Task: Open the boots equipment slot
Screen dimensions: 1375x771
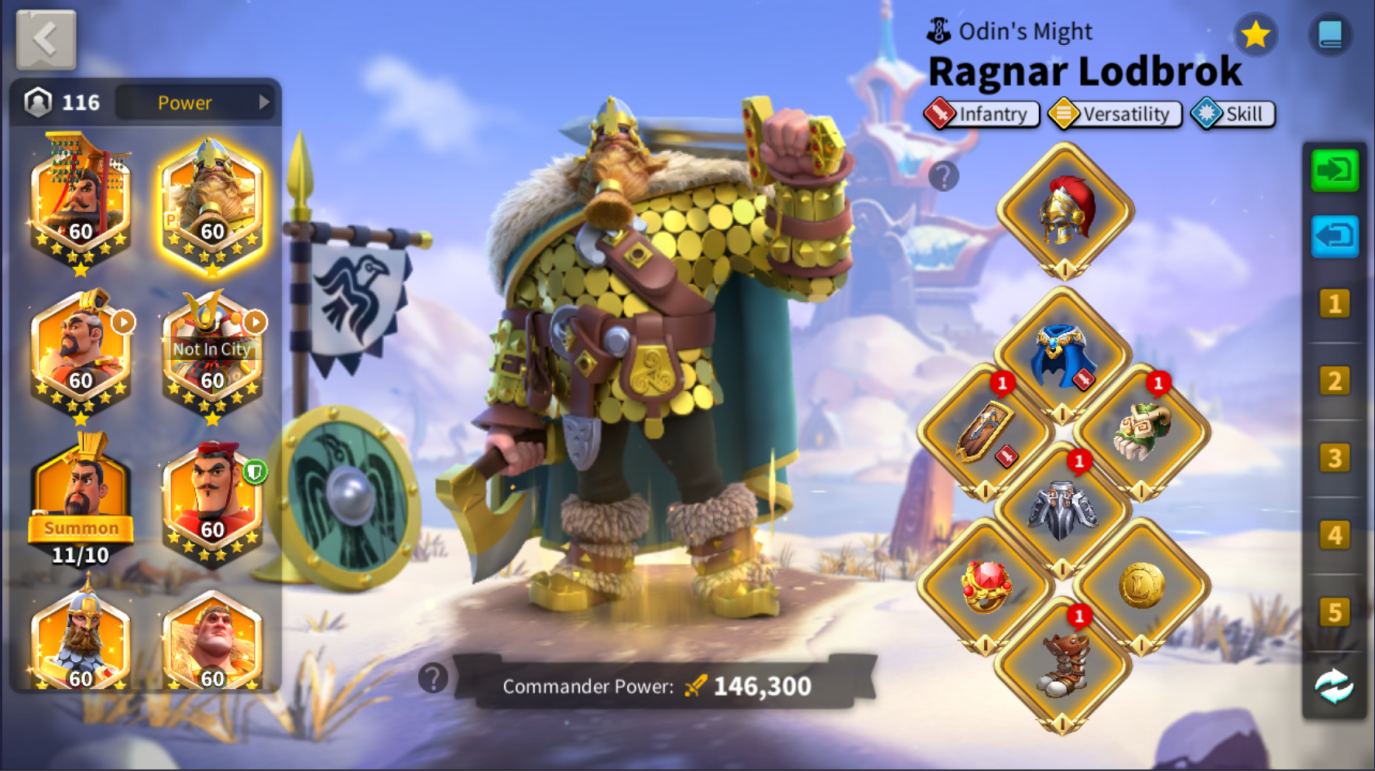Action: 1063,663
